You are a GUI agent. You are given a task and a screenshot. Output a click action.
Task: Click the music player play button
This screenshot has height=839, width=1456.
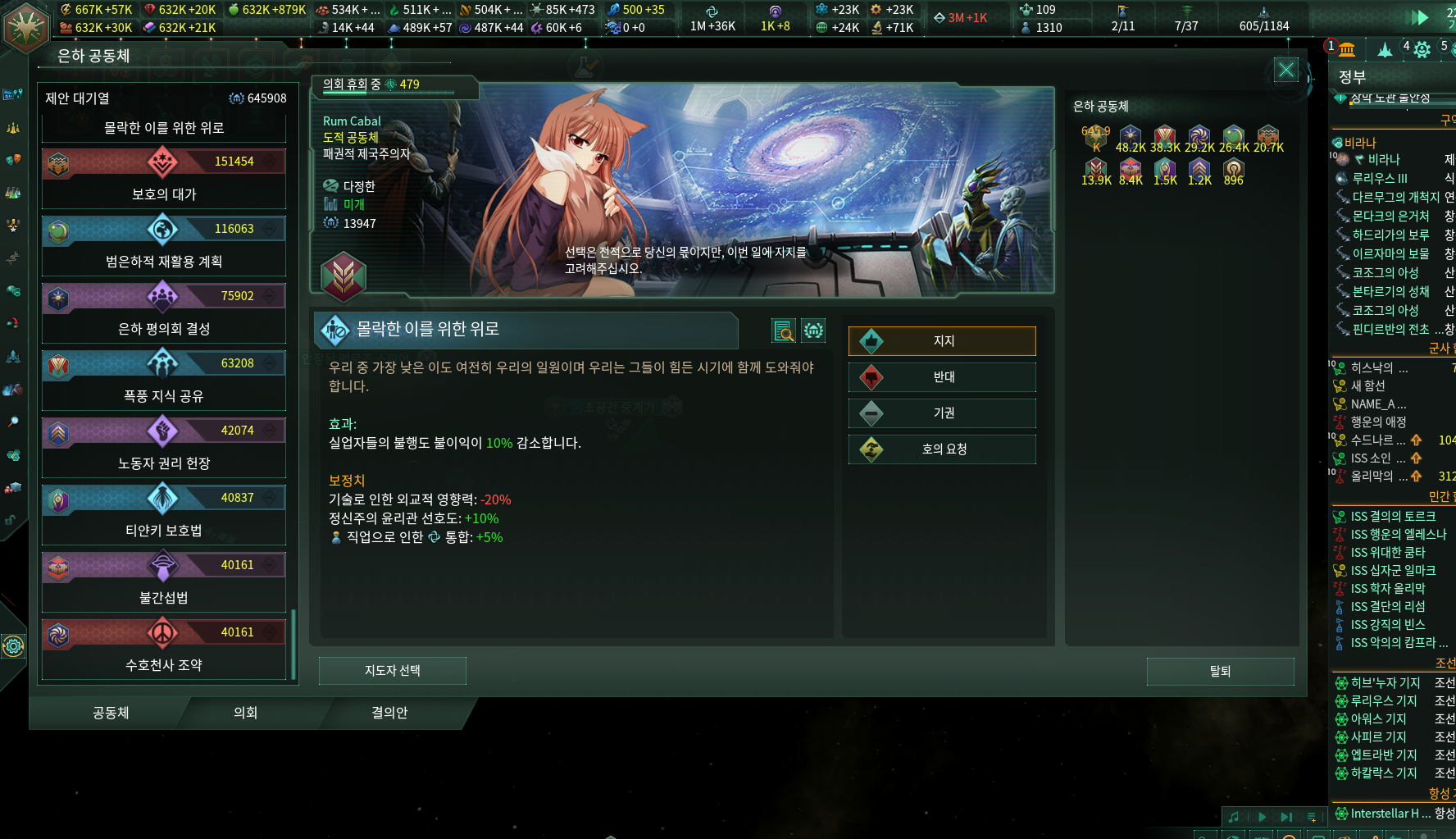1262,817
